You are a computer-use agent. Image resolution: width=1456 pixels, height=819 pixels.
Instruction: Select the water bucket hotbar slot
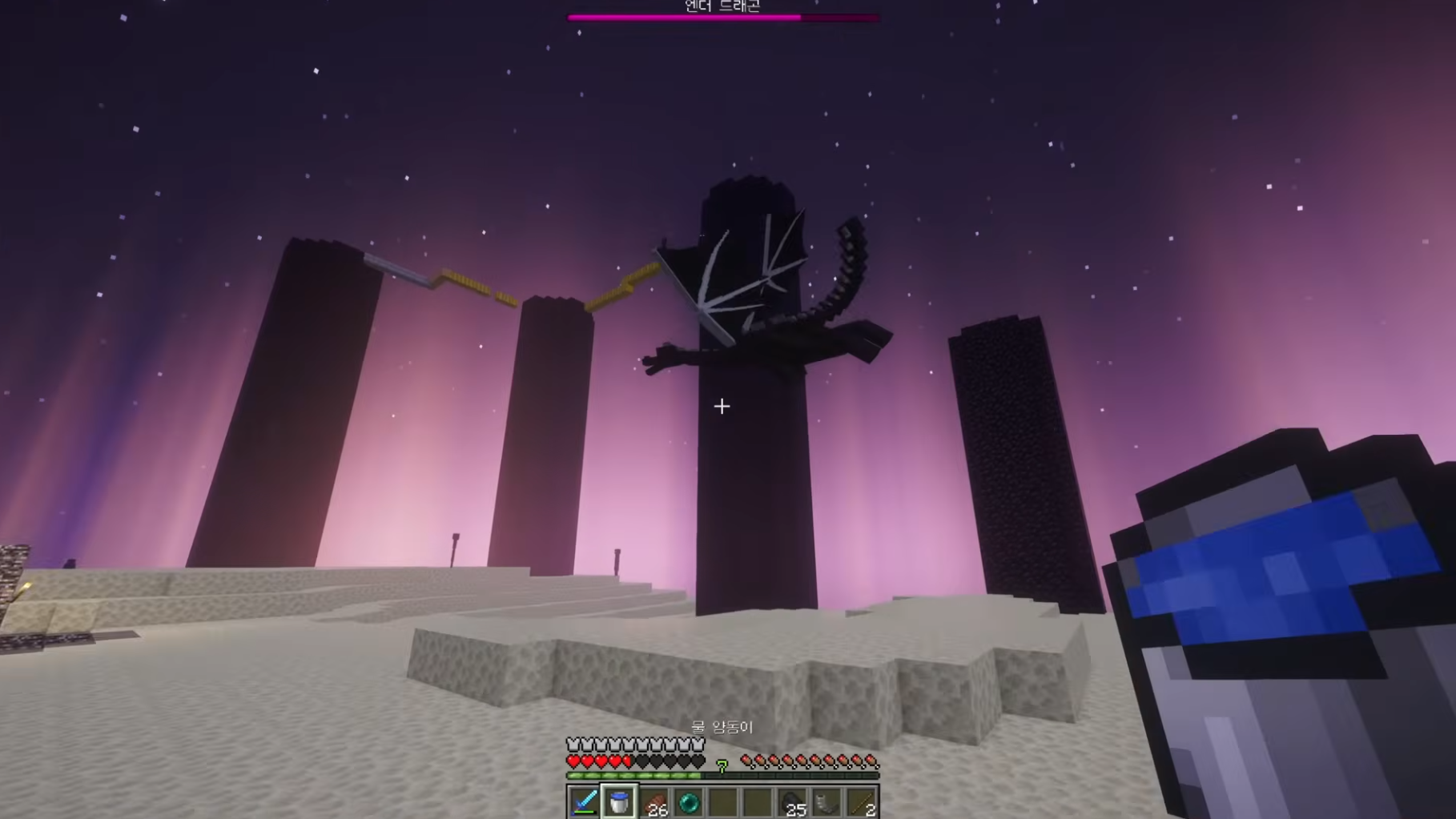pyautogui.click(x=619, y=801)
